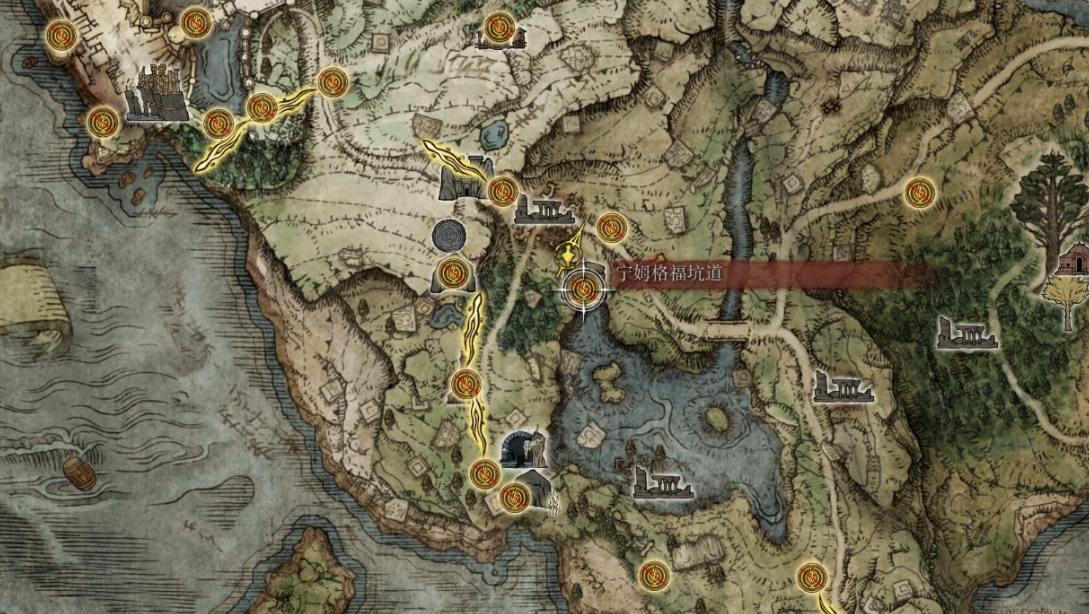Select the arched stone doorway landmark icon
Screen dimensions: 1089x614
click(524, 448)
